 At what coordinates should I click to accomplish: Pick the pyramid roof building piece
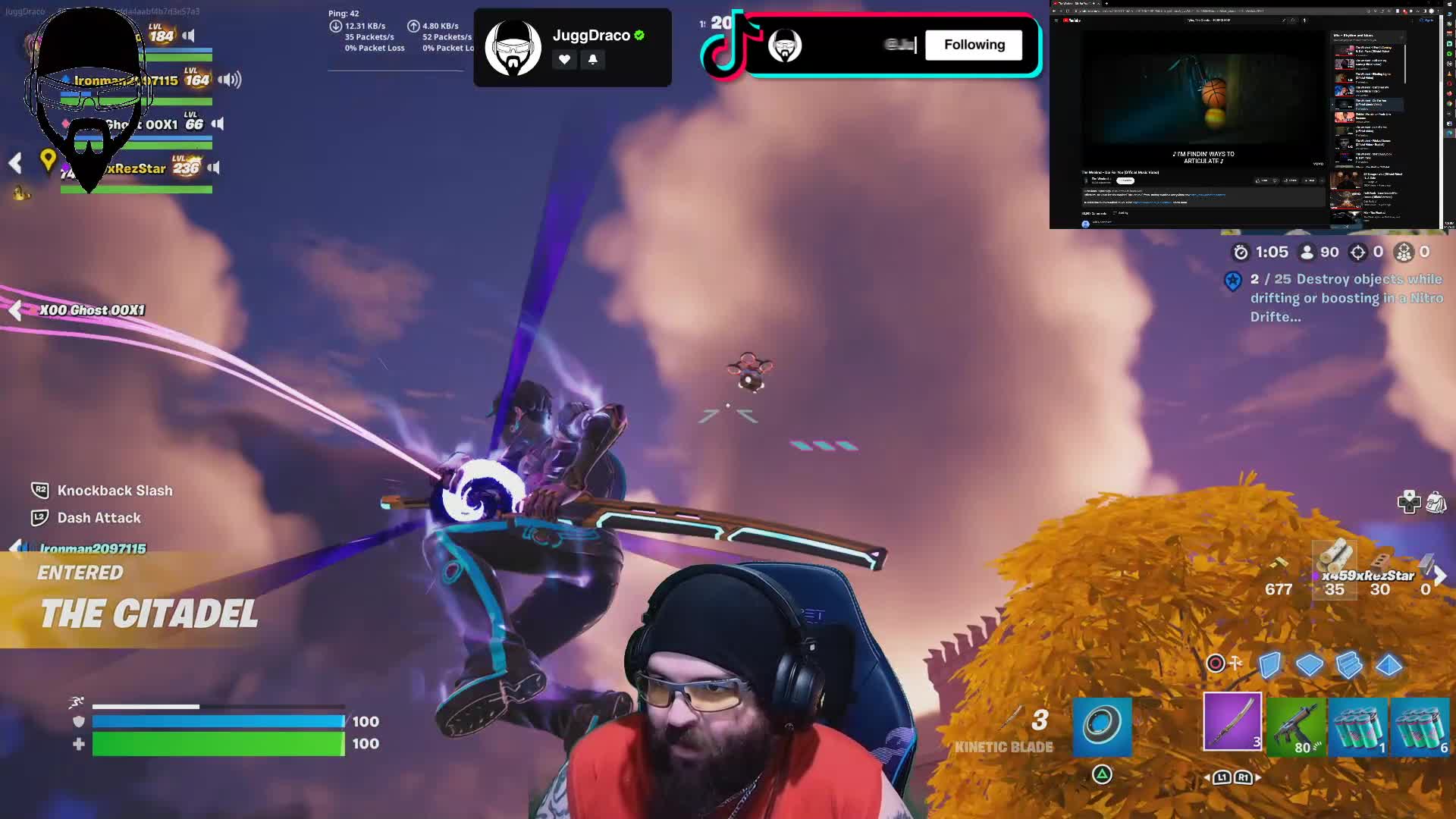click(x=1389, y=665)
